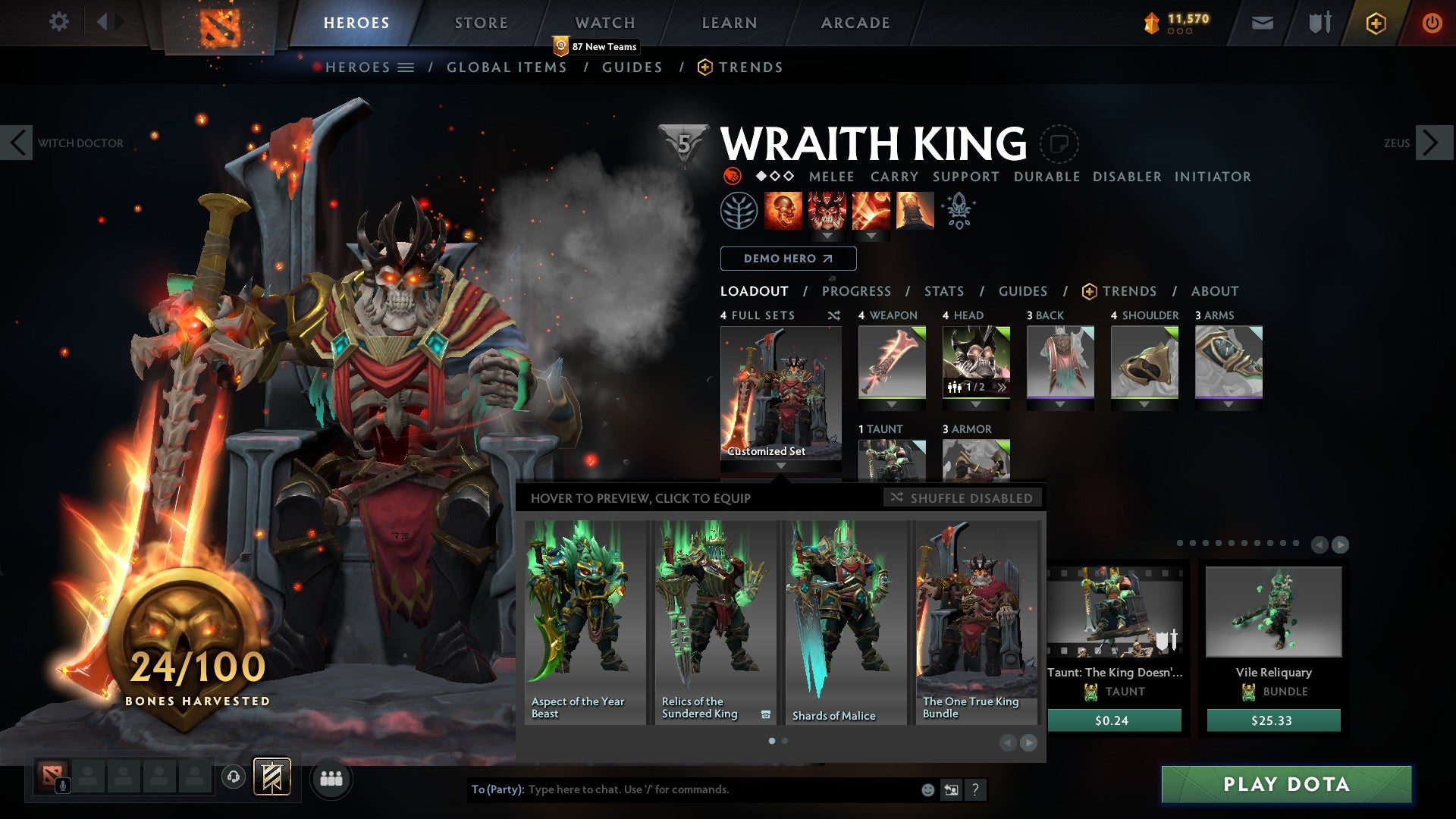
Task: Expand the Weapon slot dropdown chevron
Action: click(892, 404)
